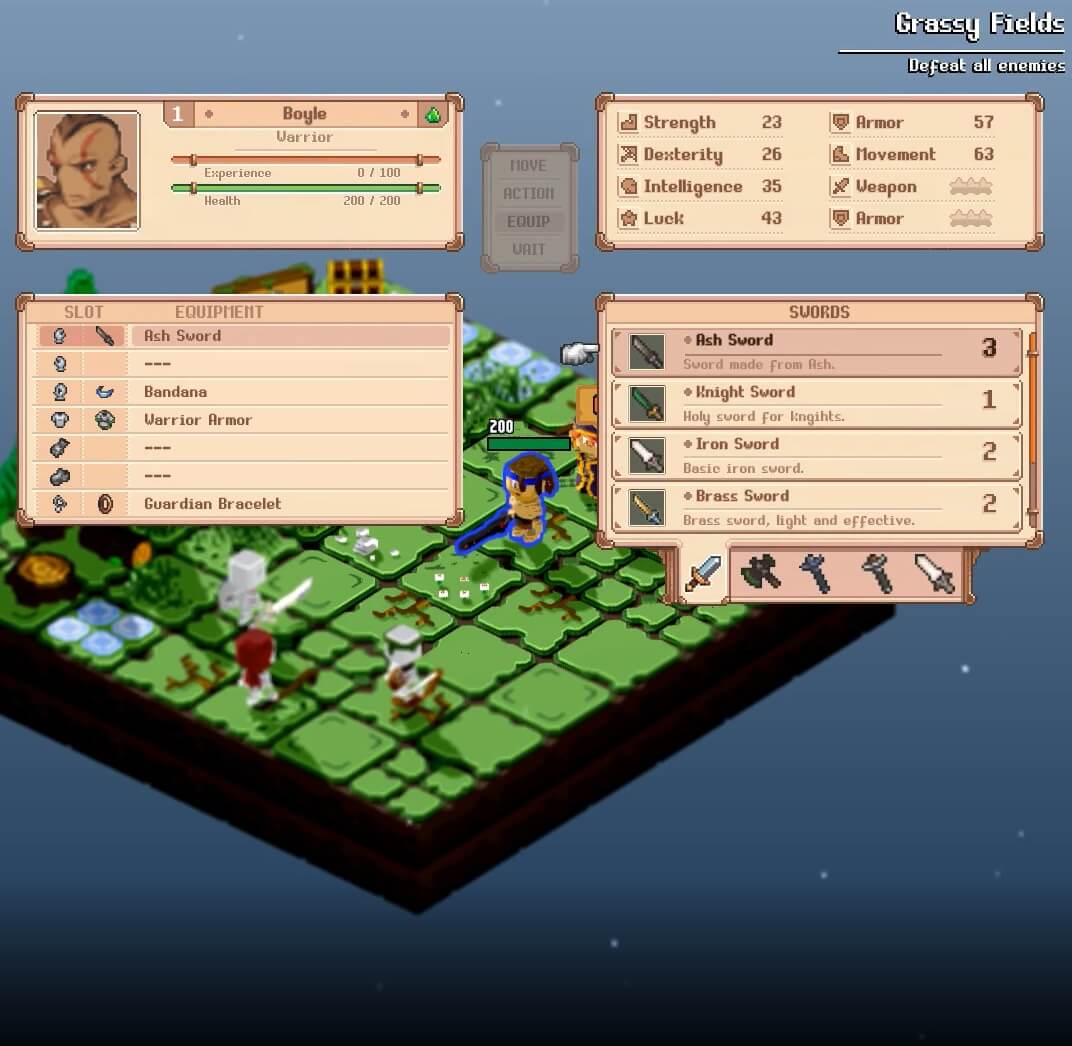
Task: Choose Wait to end the turn
Action: click(529, 250)
